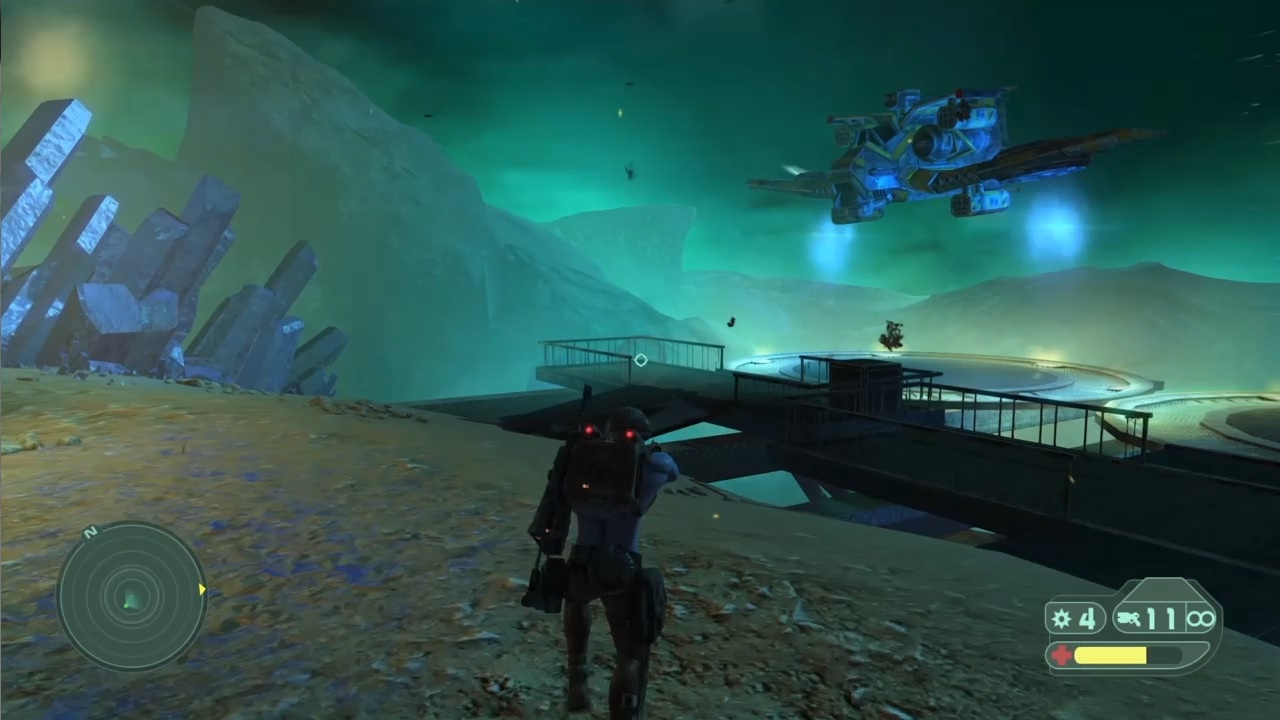The width and height of the screenshot is (1280, 720).
Task: Click the green player blip on the minimap
Action: pyautogui.click(x=129, y=602)
